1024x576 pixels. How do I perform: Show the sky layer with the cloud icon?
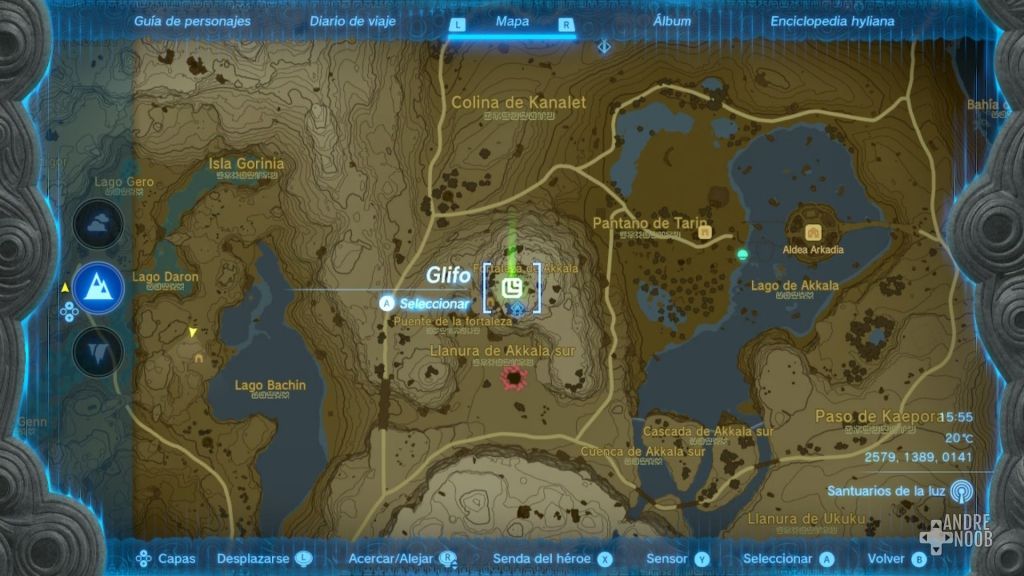[x=98, y=226]
